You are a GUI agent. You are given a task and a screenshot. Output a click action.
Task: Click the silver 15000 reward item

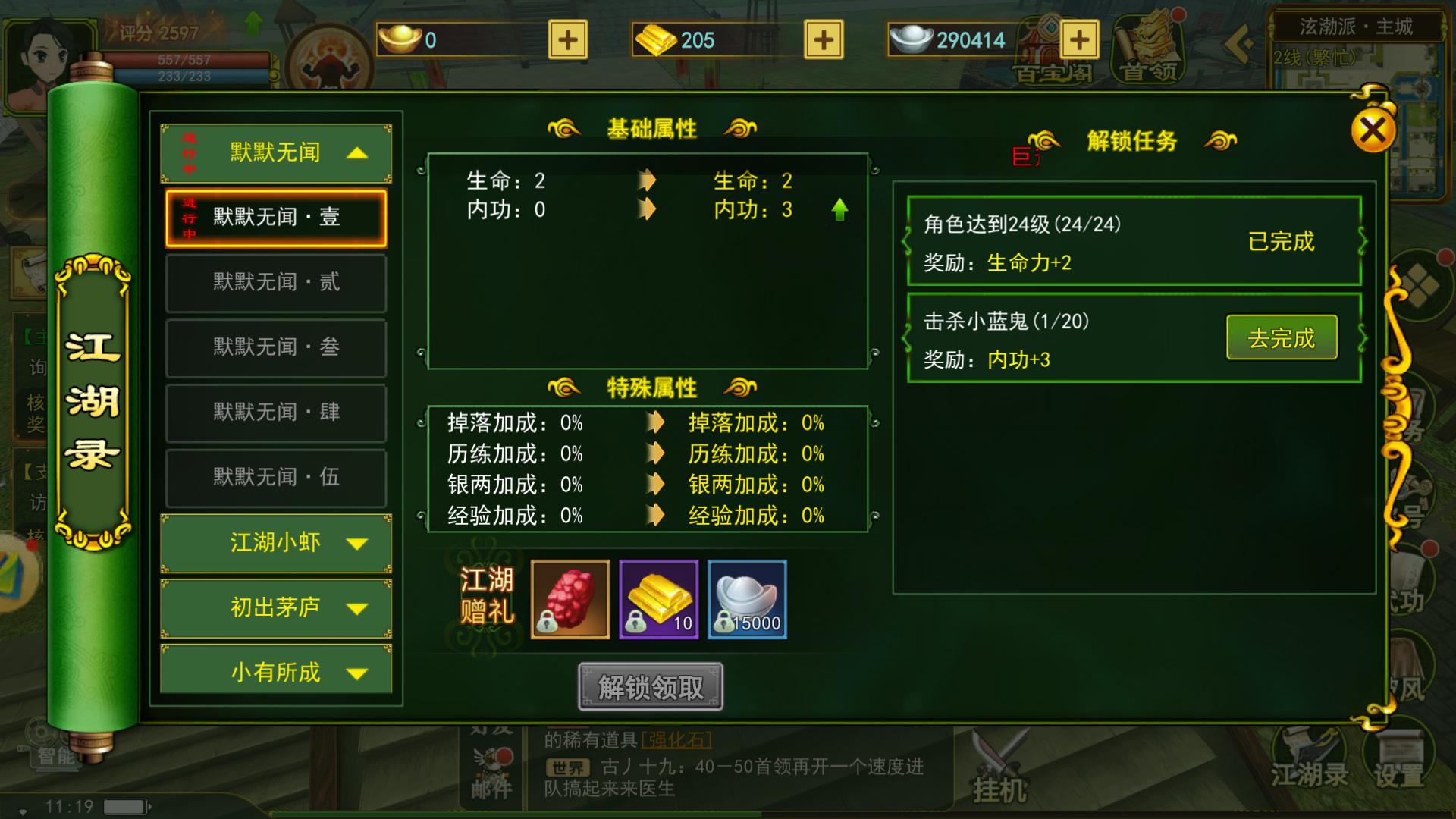tap(747, 600)
